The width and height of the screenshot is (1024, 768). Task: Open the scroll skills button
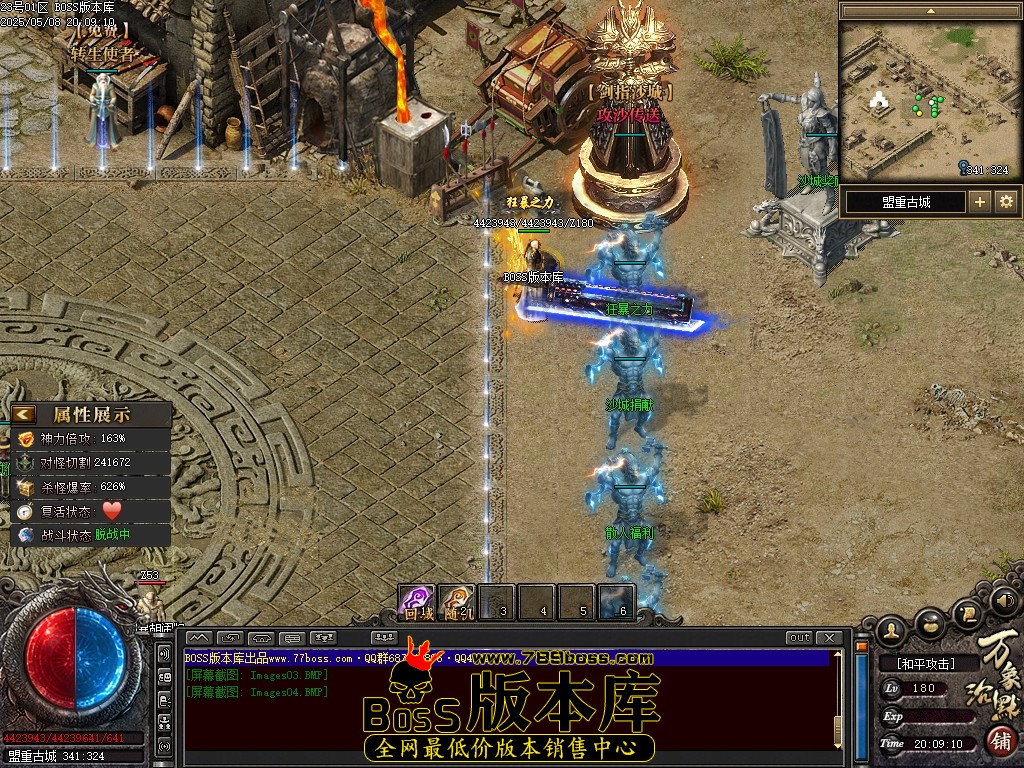point(967,612)
